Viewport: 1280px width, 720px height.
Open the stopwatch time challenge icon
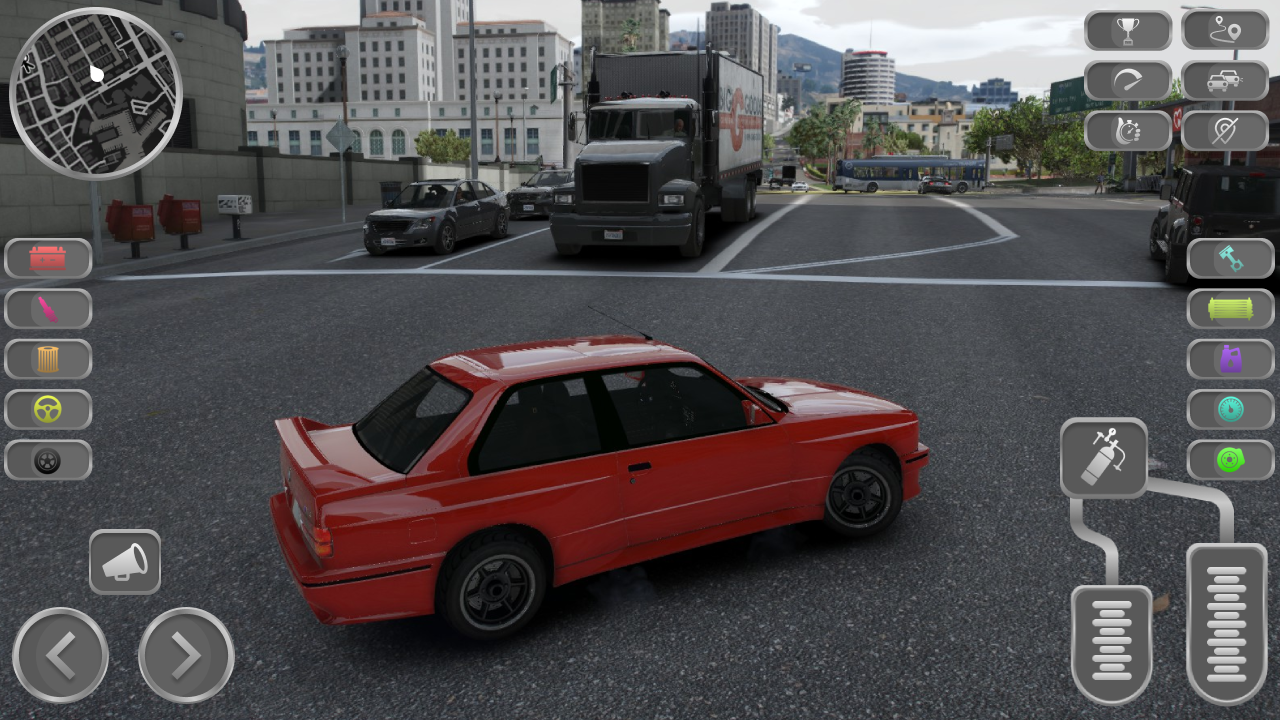(x=1128, y=130)
